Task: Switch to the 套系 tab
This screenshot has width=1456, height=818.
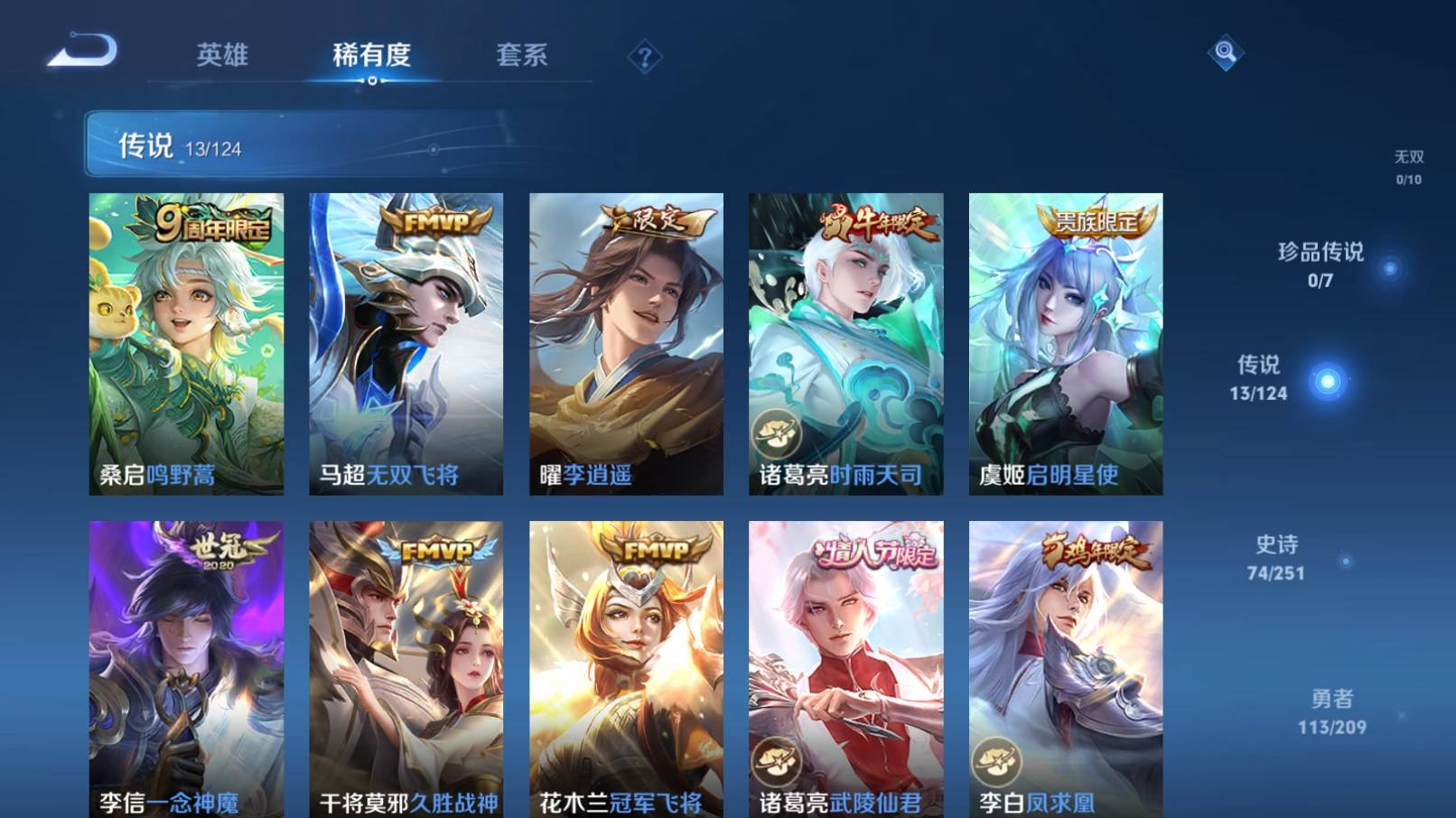Action: pyautogui.click(x=524, y=56)
